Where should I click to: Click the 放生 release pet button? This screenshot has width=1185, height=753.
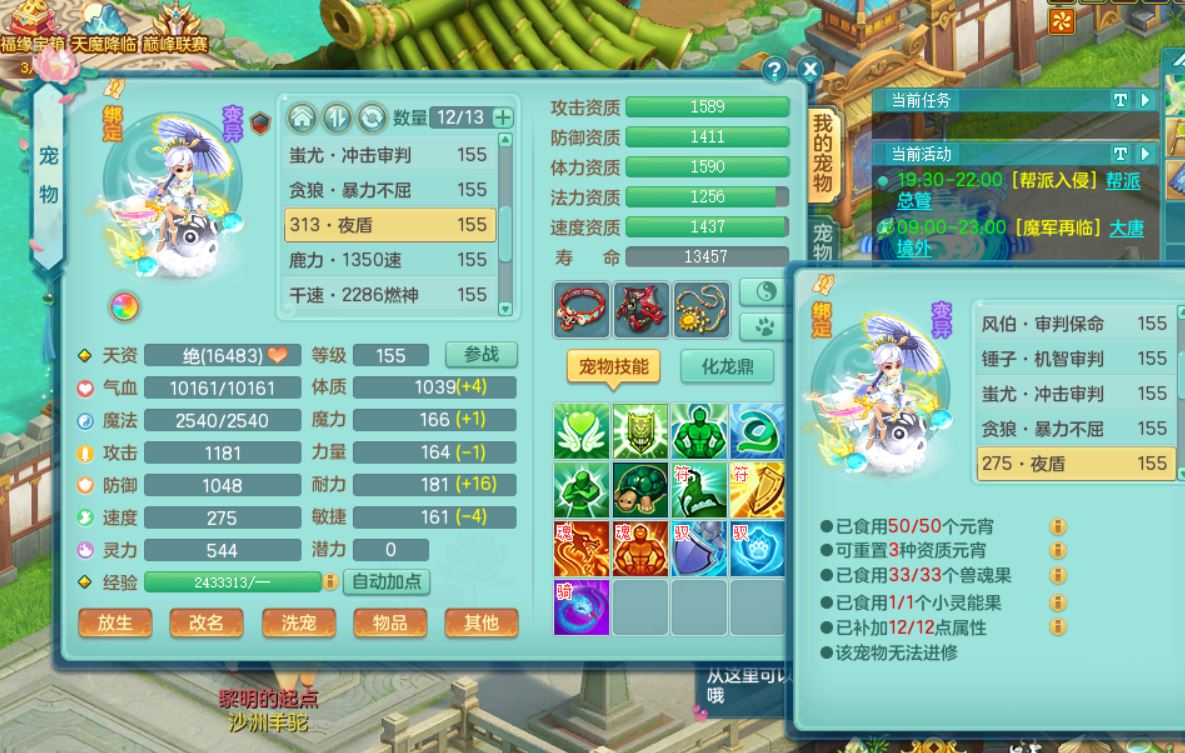(x=115, y=622)
